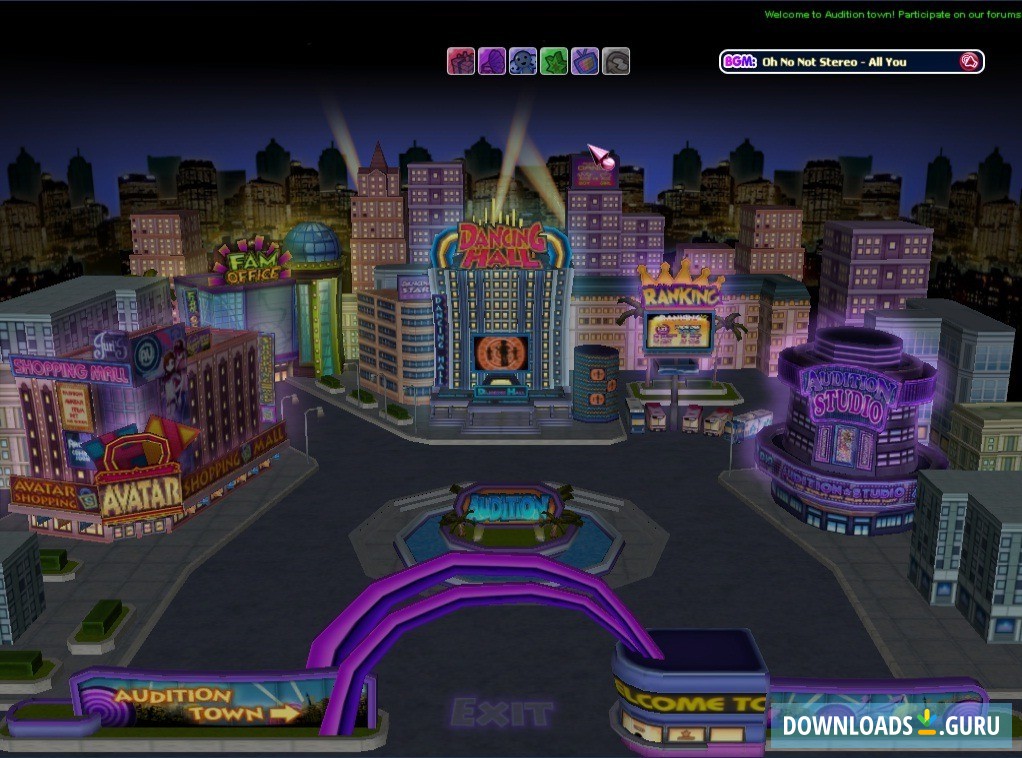
Task: Open the red gift box icon
Action: 460,62
